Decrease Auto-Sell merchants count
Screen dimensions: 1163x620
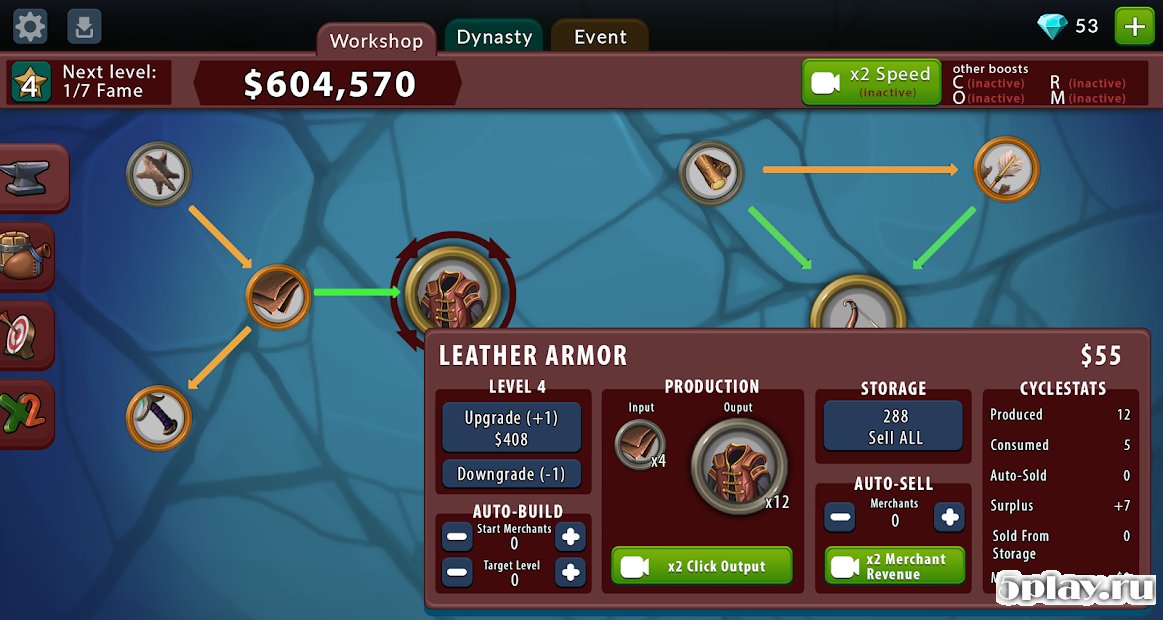click(x=841, y=518)
